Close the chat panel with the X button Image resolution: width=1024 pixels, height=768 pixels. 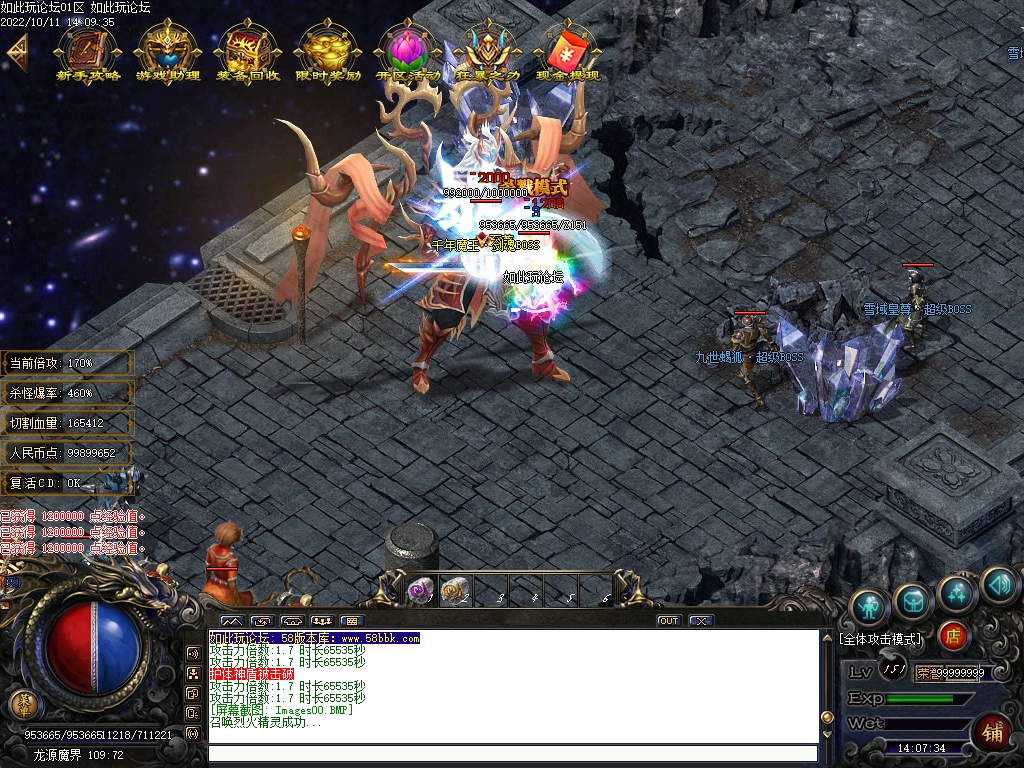(700, 621)
